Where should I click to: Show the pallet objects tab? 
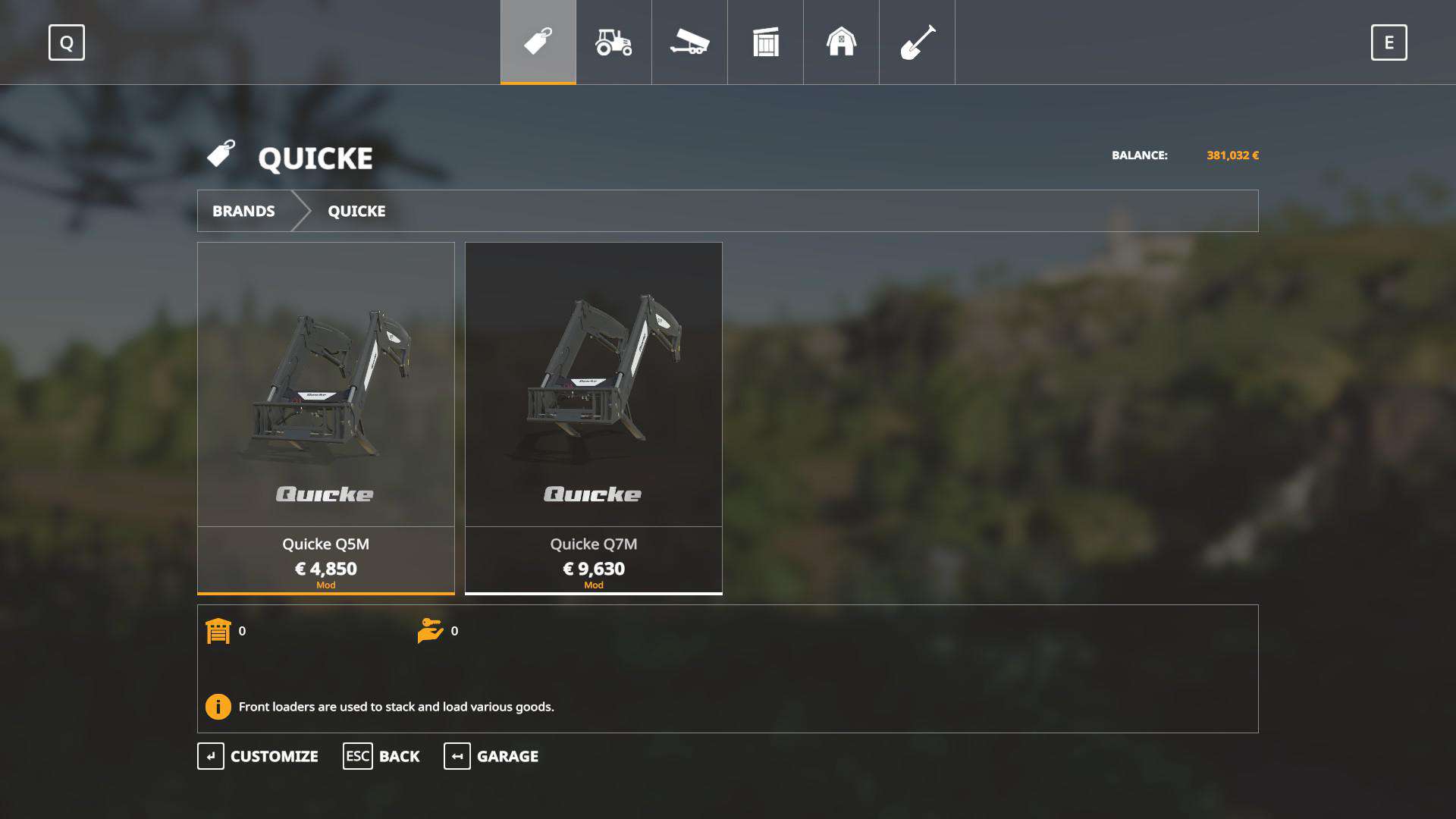click(765, 42)
